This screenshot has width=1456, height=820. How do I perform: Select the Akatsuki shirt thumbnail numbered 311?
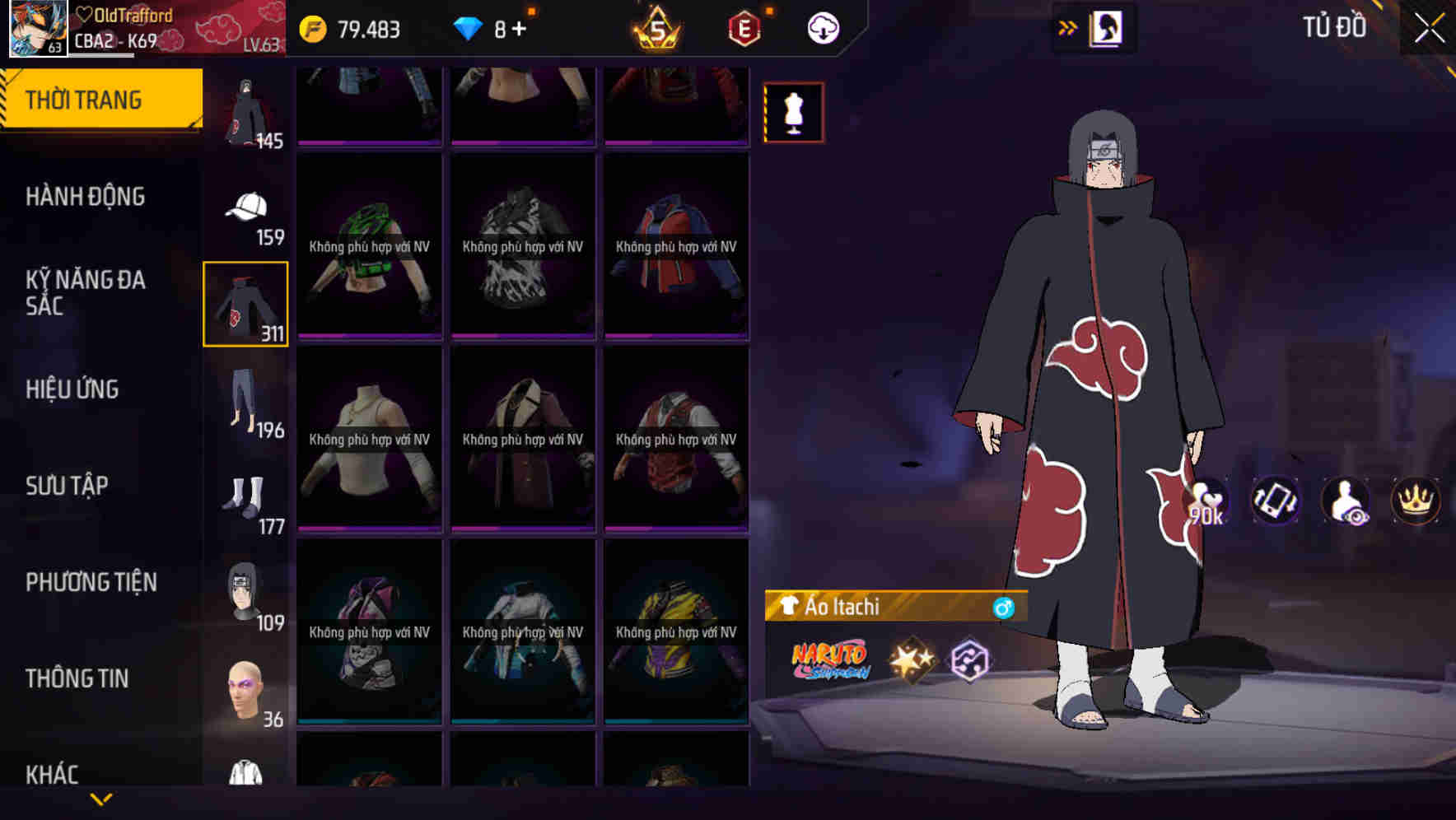pyautogui.click(x=245, y=302)
